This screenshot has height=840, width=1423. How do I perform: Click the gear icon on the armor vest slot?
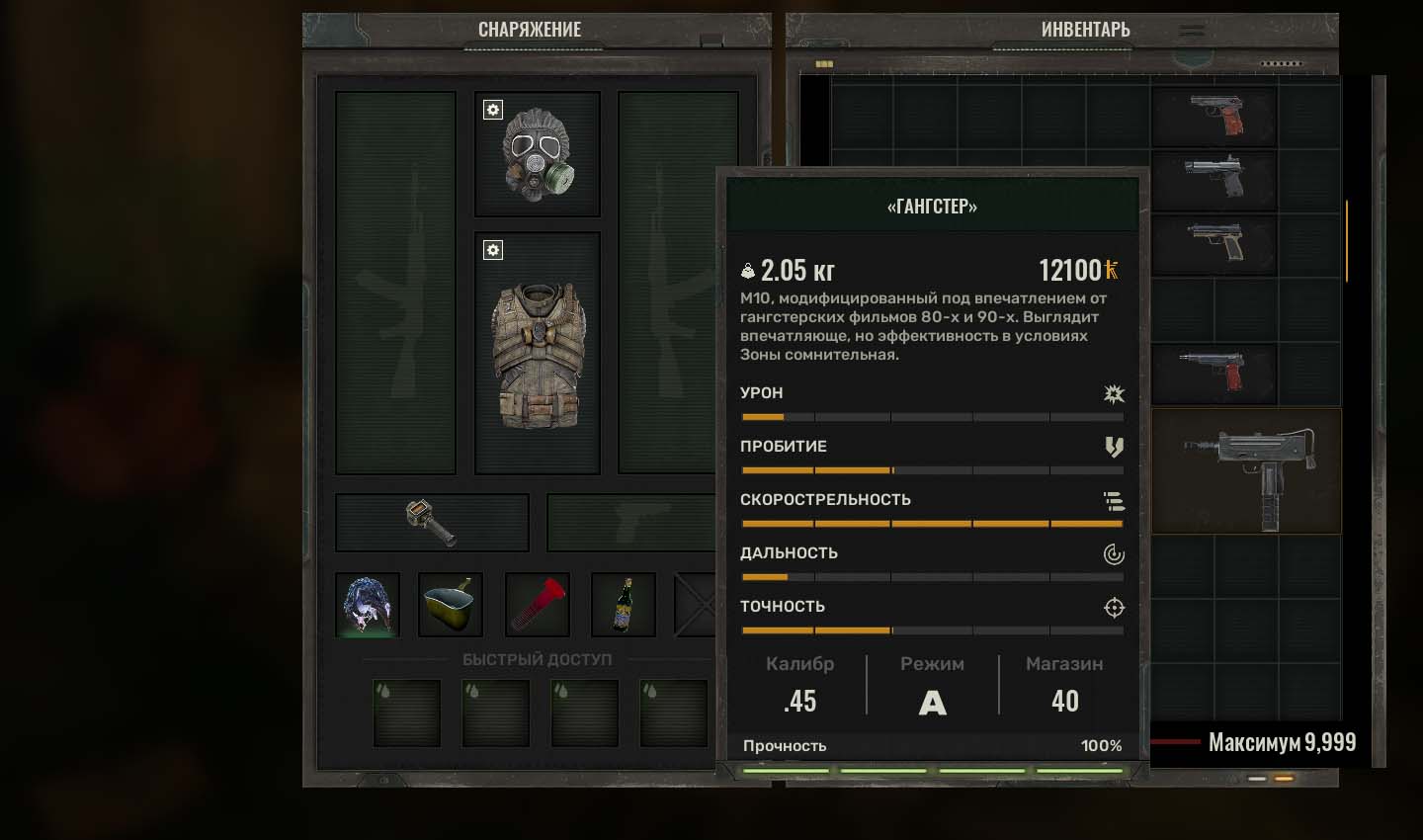(x=493, y=250)
